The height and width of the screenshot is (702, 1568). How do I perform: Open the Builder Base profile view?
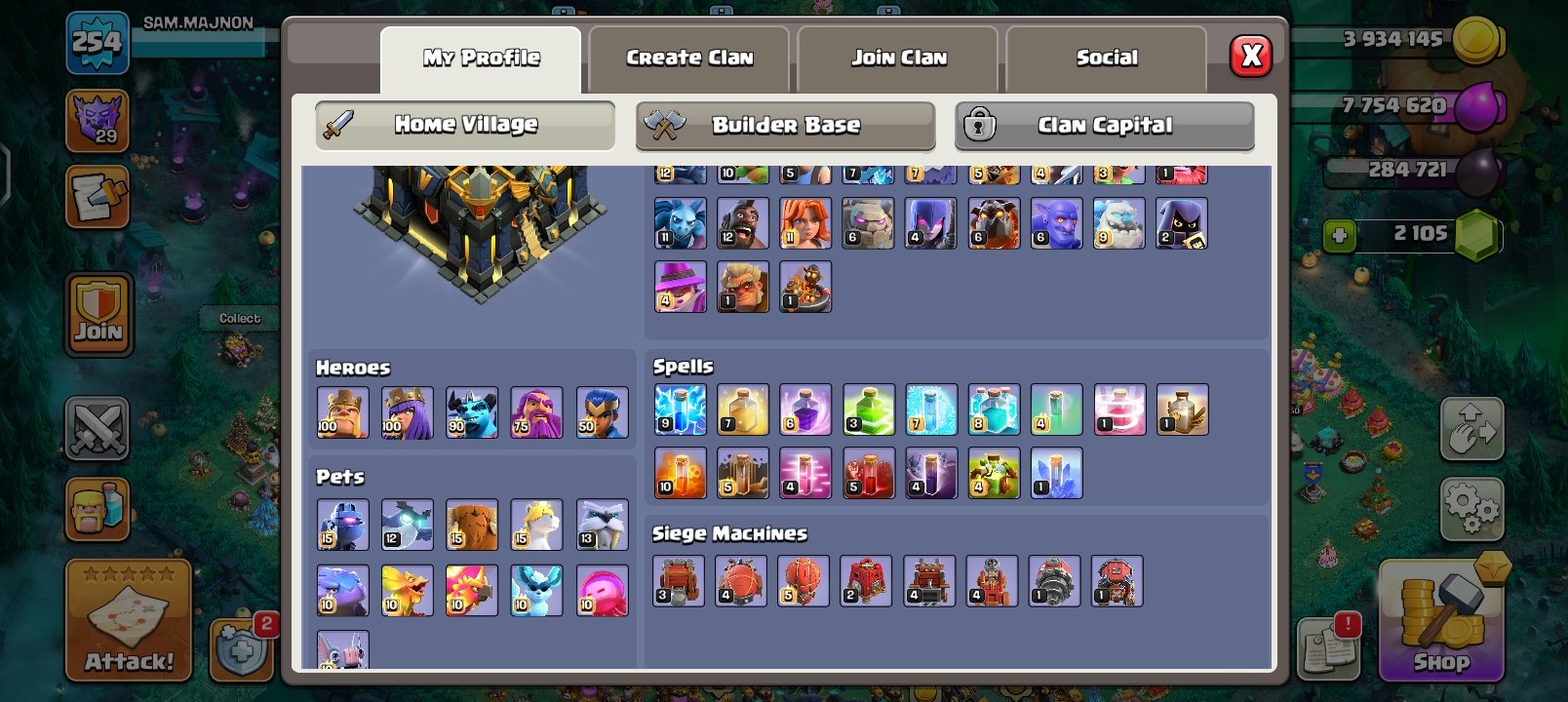[786, 125]
